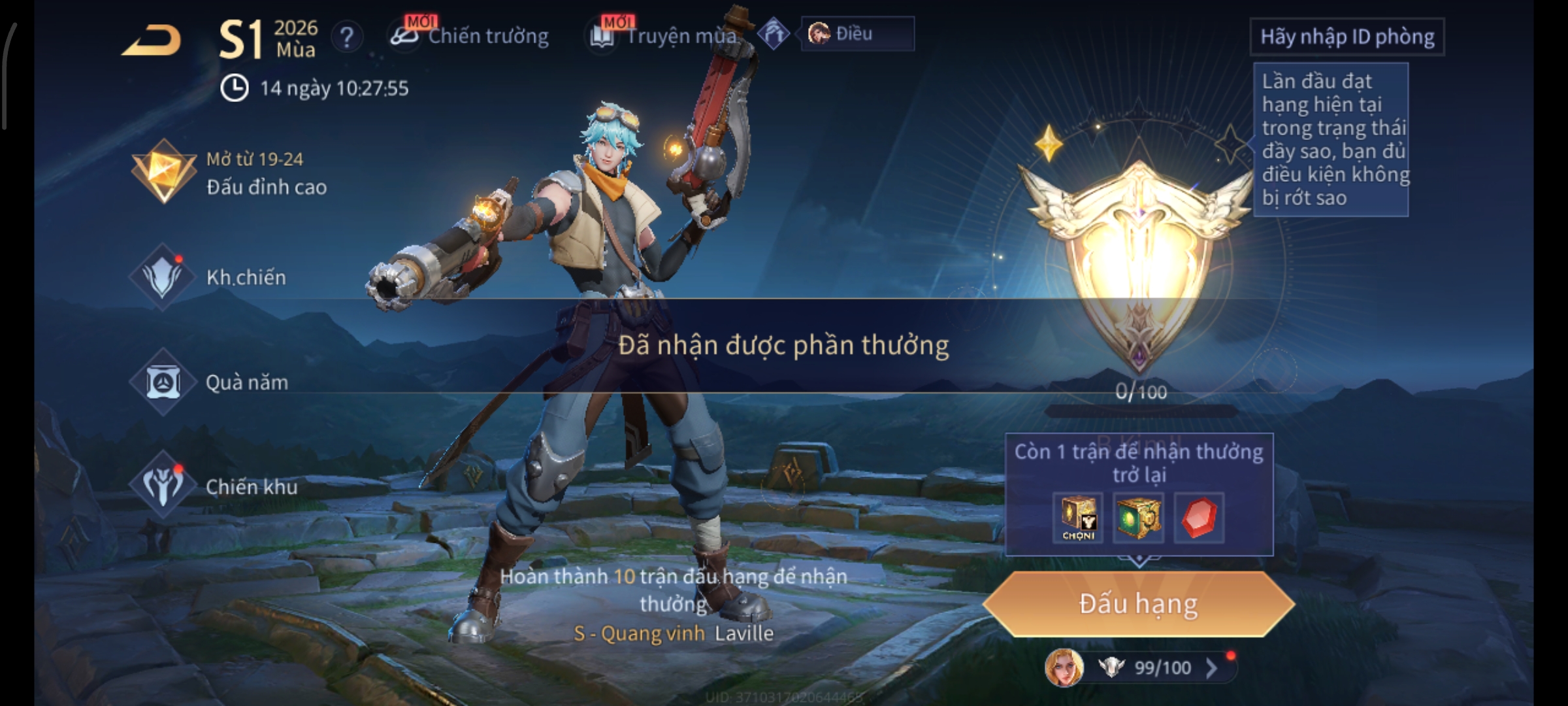Open the 99/100 credibility score details

(x=1163, y=667)
